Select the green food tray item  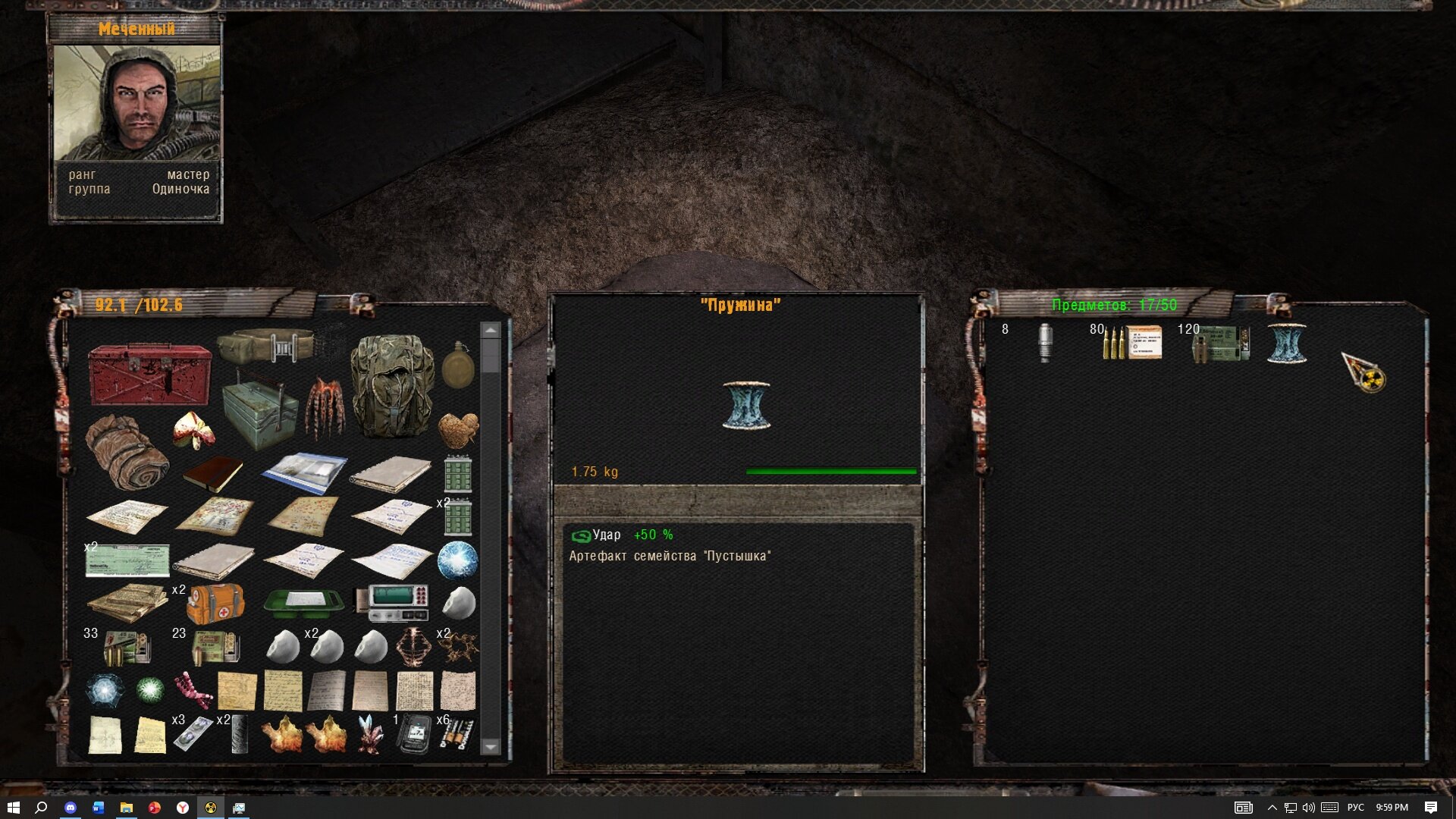(304, 603)
